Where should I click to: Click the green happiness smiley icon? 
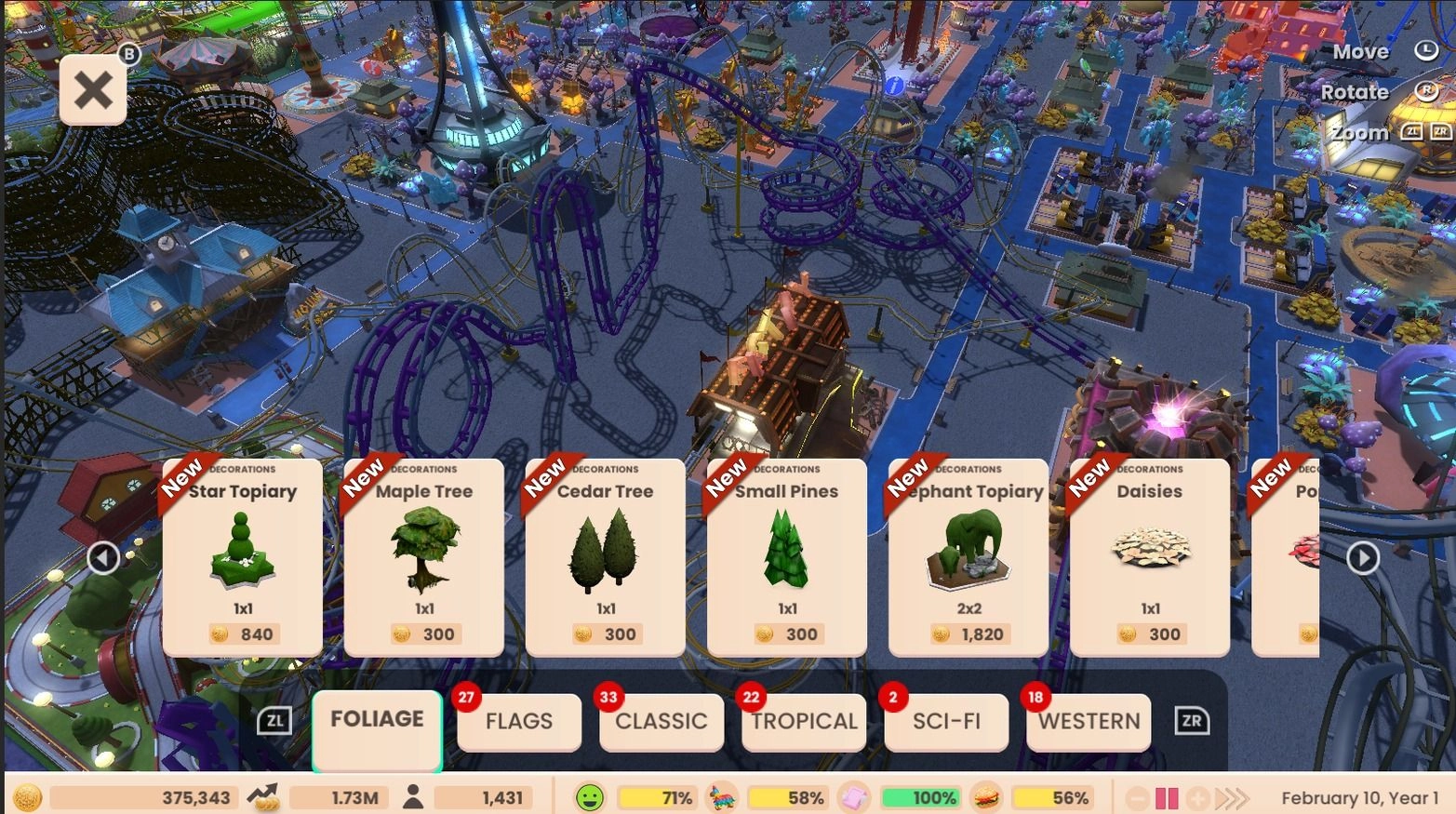(589, 797)
